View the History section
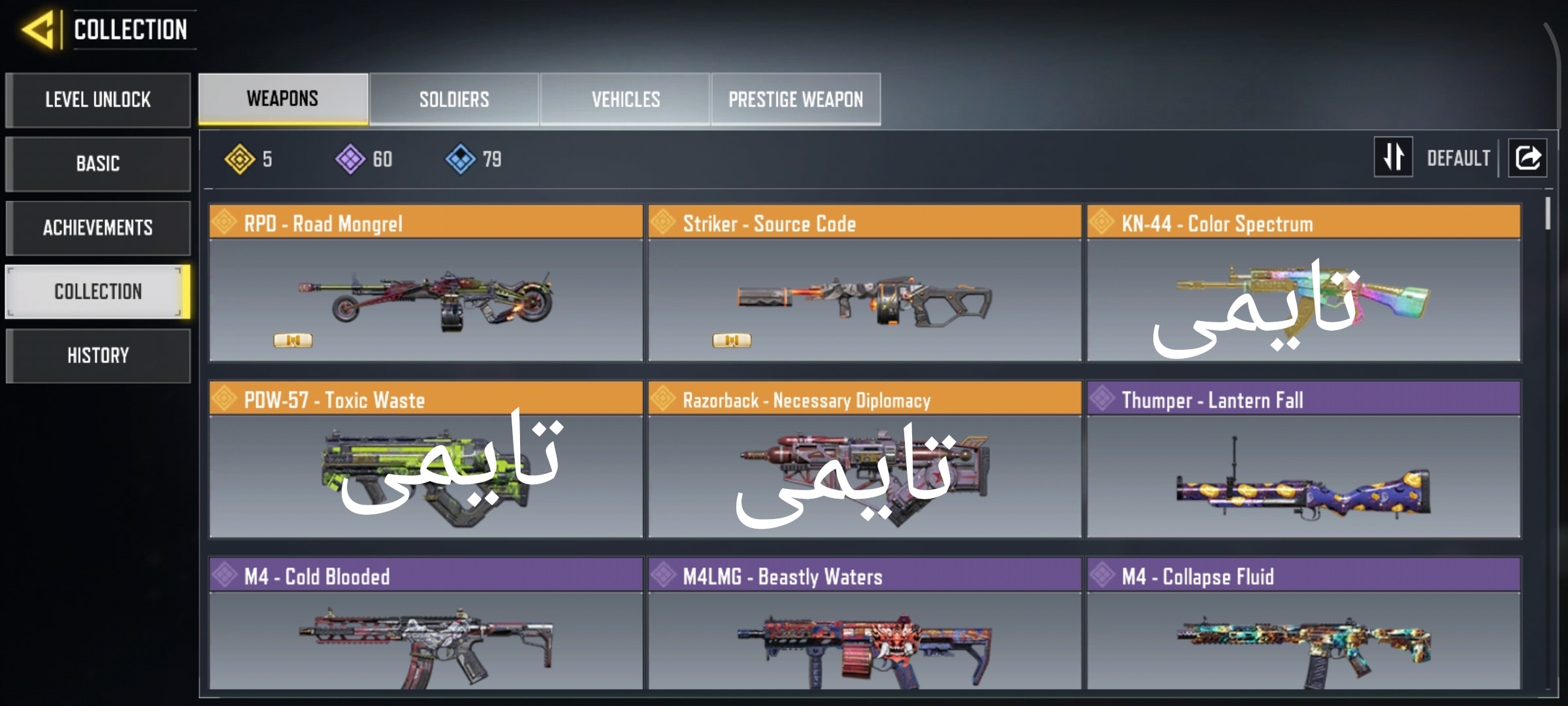Viewport: 1568px width, 706px height. [98, 356]
